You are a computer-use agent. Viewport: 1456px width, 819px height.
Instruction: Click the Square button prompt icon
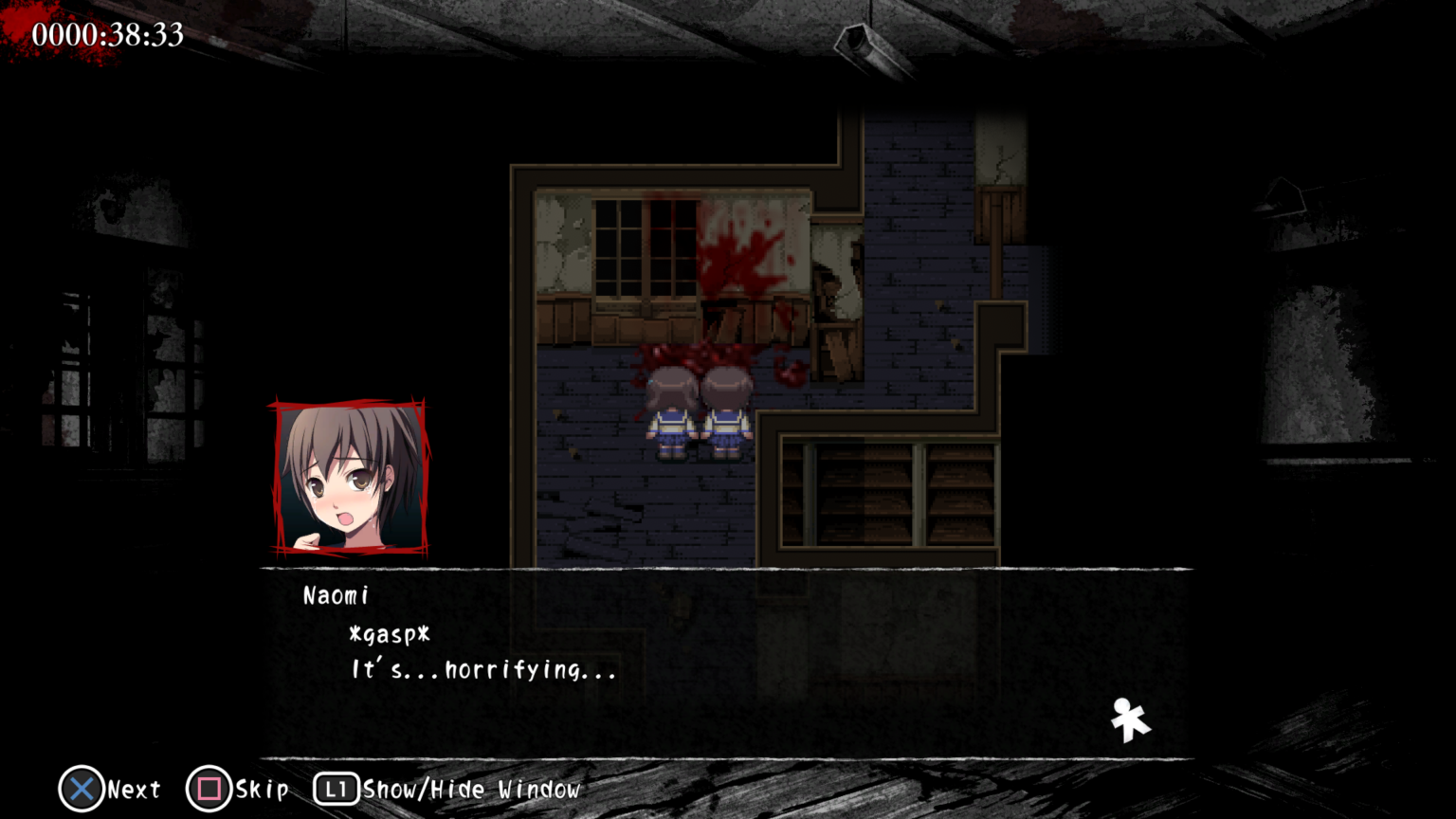[210, 788]
